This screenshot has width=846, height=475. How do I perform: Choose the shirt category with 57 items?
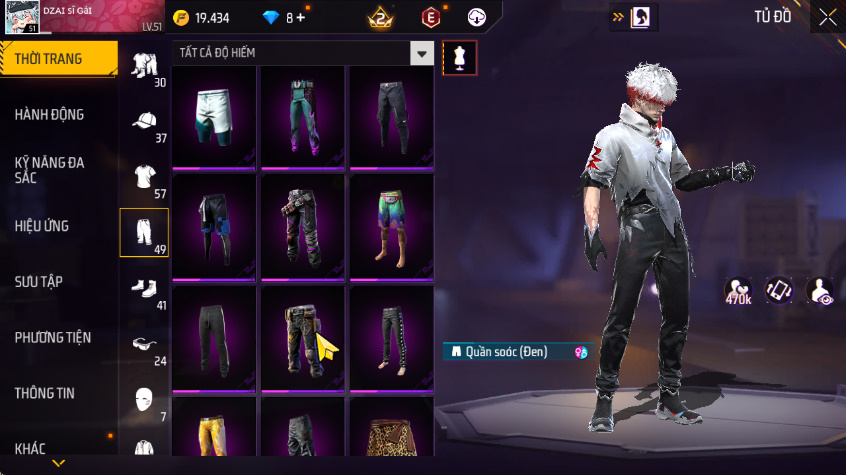tap(145, 178)
